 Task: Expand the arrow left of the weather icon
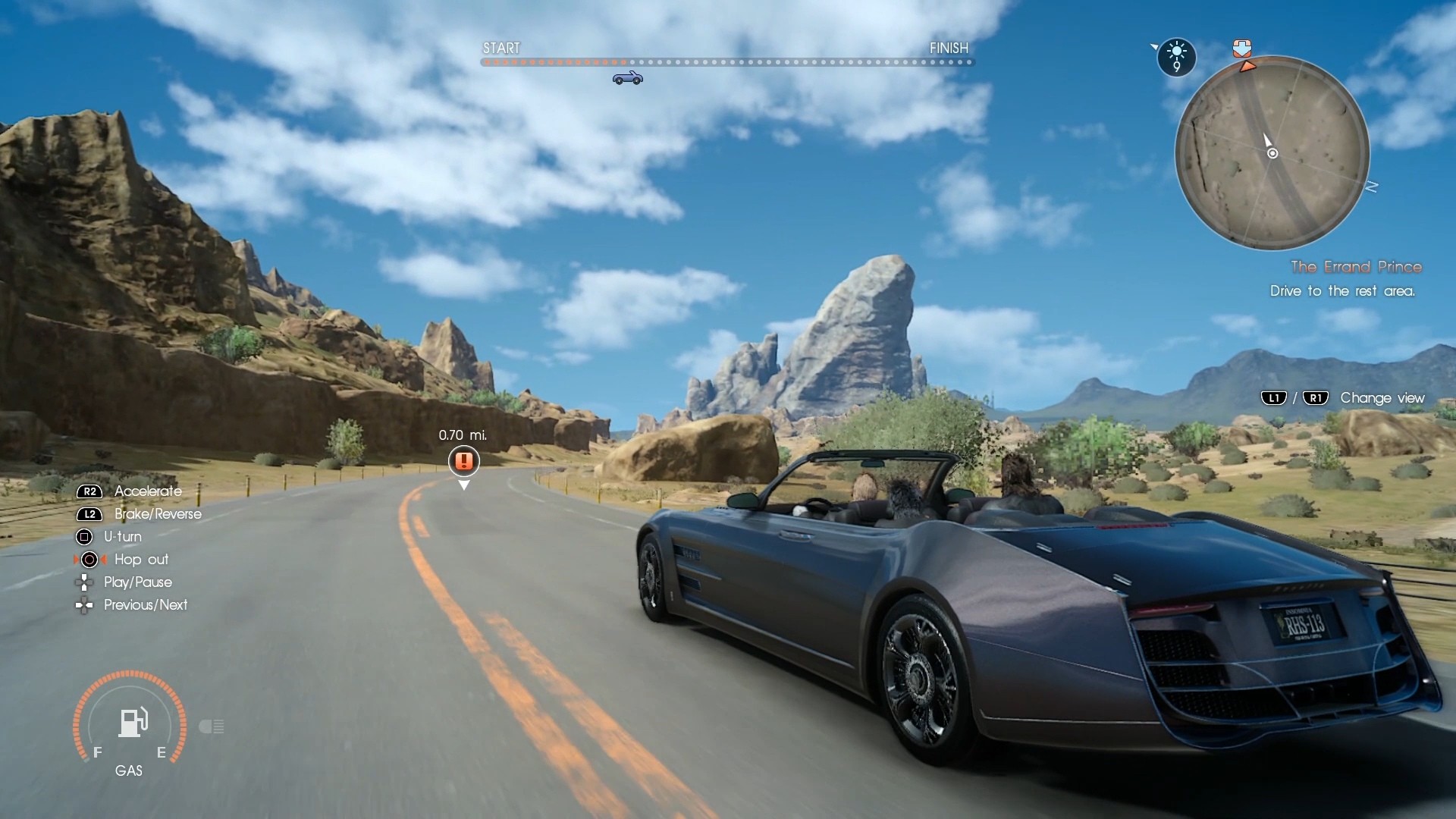(x=1155, y=47)
